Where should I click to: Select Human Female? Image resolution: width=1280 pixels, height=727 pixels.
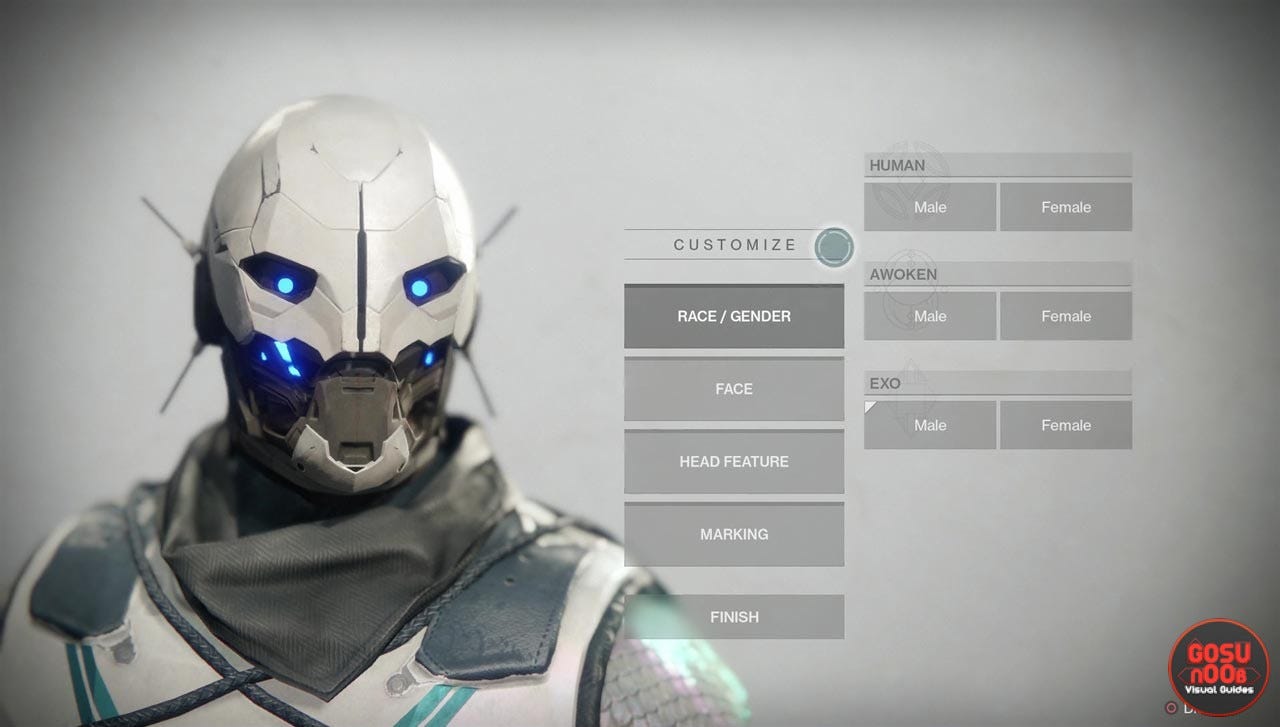(x=1066, y=207)
